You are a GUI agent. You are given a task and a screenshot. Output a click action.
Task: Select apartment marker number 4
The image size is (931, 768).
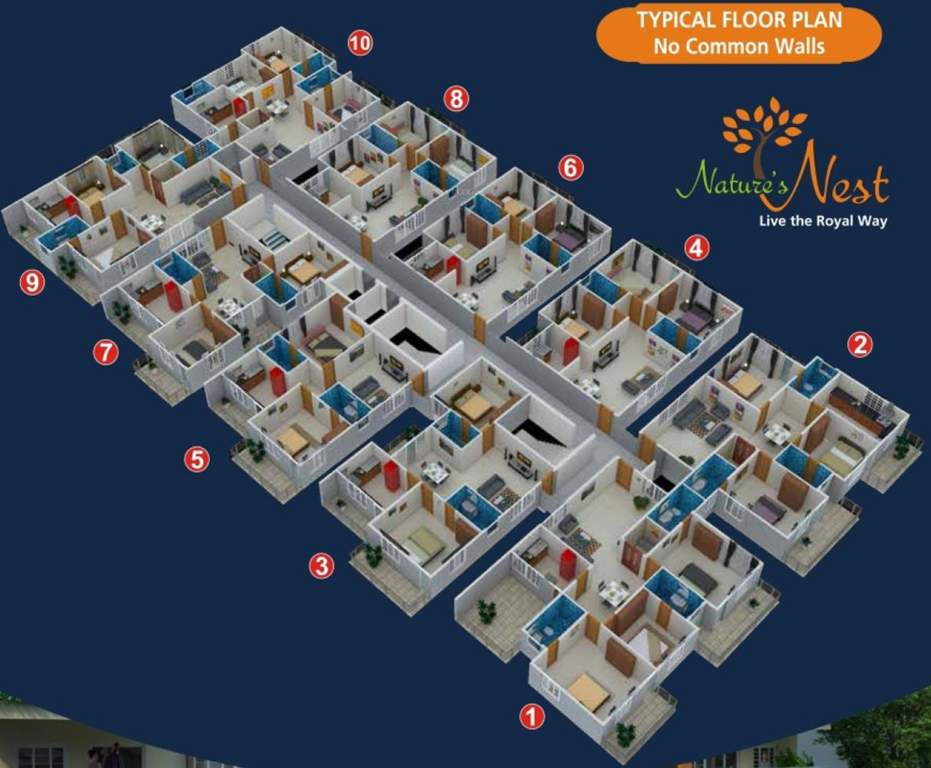click(697, 246)
